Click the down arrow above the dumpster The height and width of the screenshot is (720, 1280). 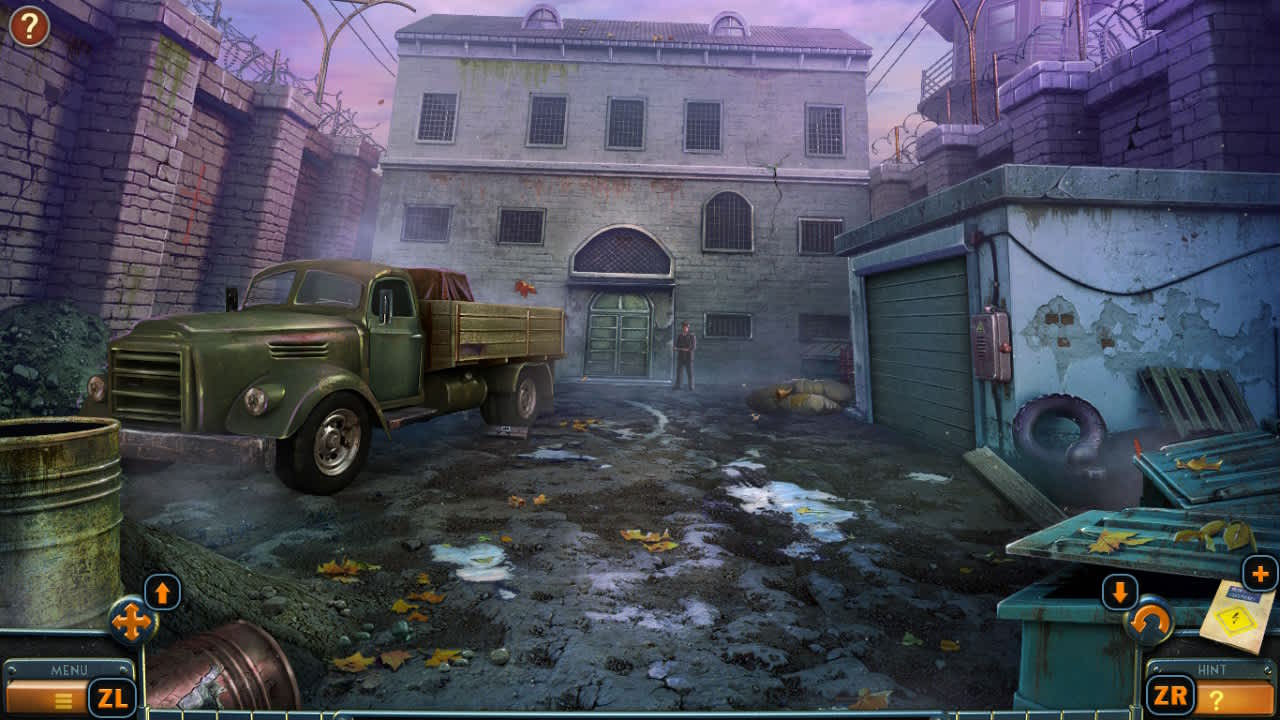(1118, 592)
